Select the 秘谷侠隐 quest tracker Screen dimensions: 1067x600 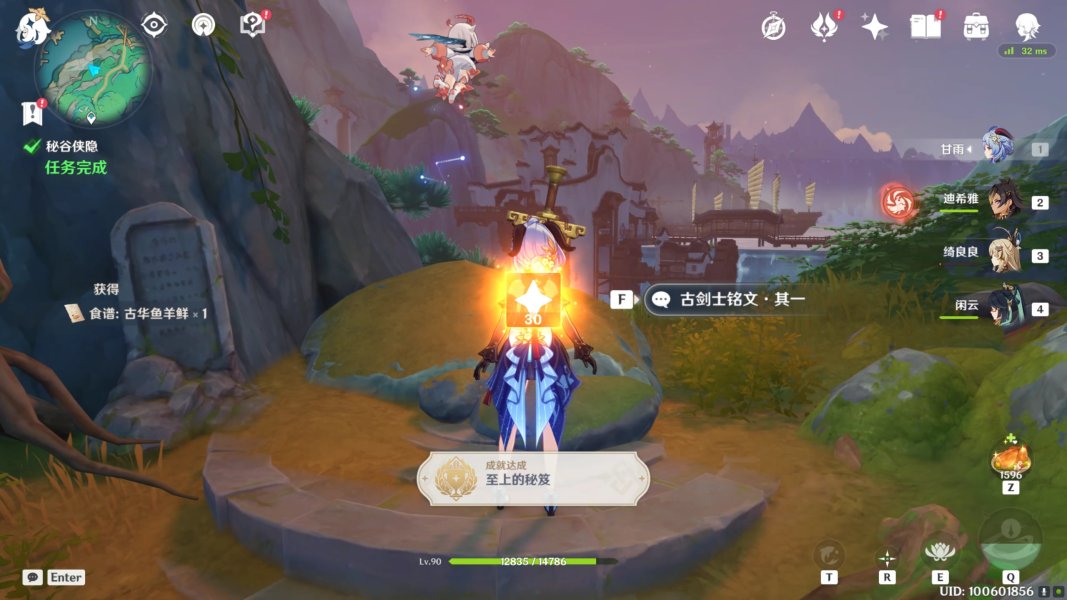[x=70, y=147]
